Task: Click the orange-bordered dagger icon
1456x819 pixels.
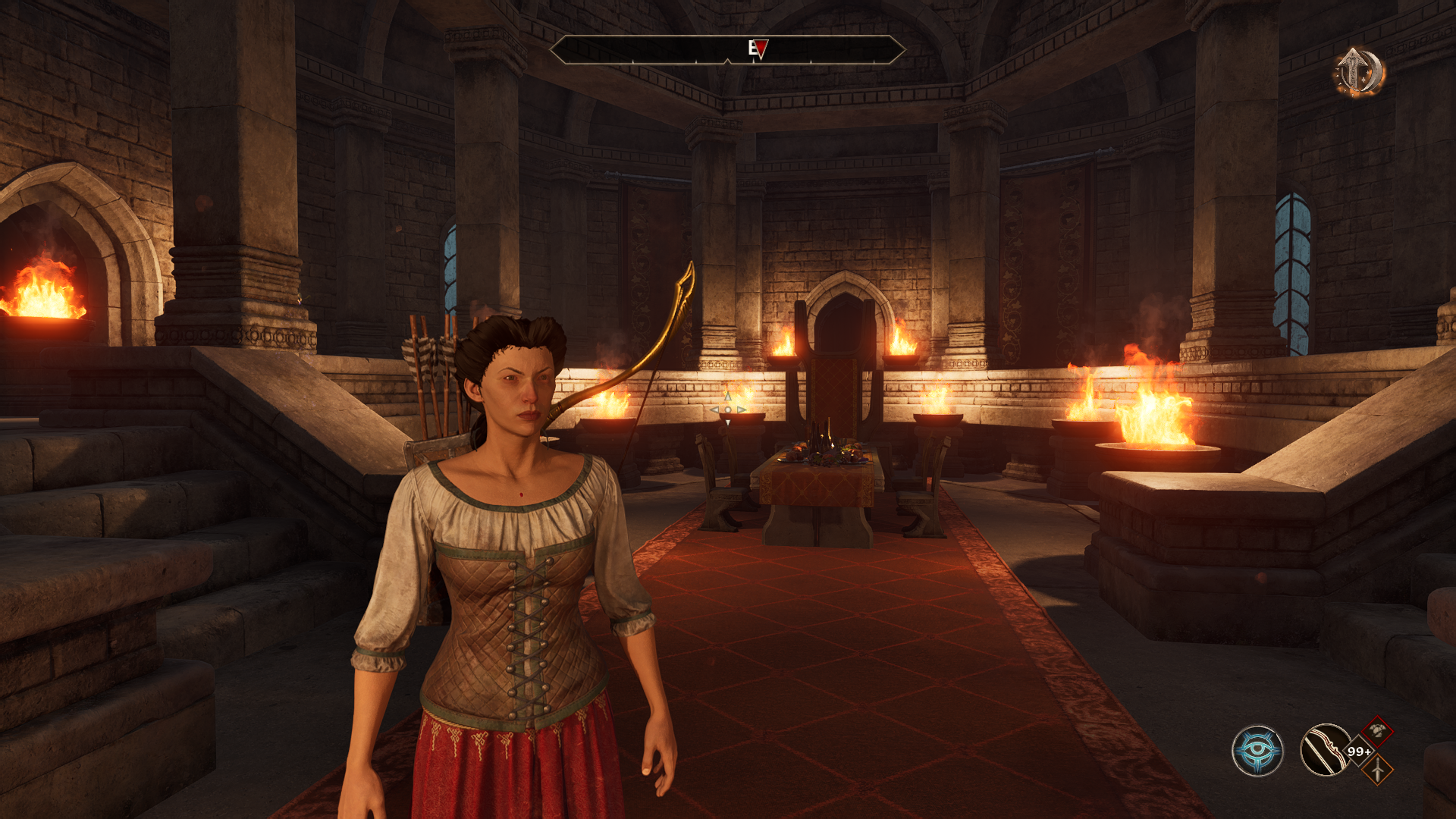Action: pyautogui.click(x=1377, y=770)
